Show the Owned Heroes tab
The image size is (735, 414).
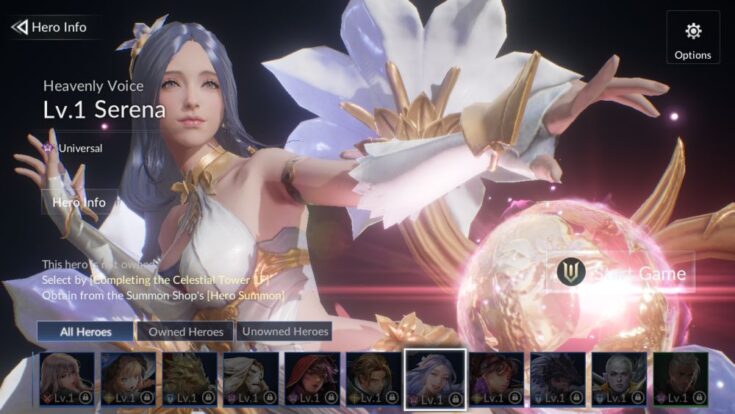(x=185, y=331)
